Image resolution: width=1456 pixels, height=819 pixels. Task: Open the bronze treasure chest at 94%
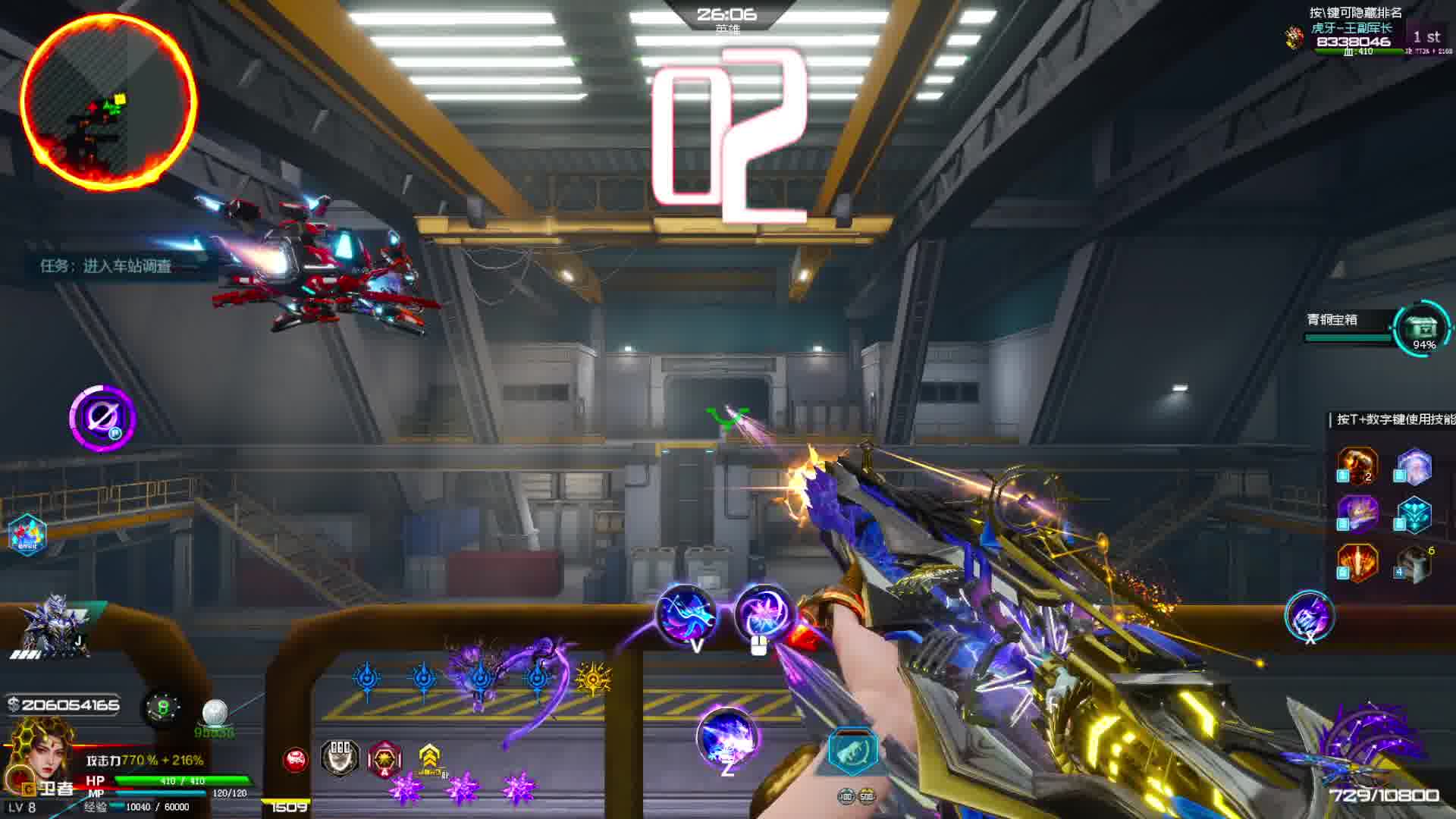tap(1423, 329)
